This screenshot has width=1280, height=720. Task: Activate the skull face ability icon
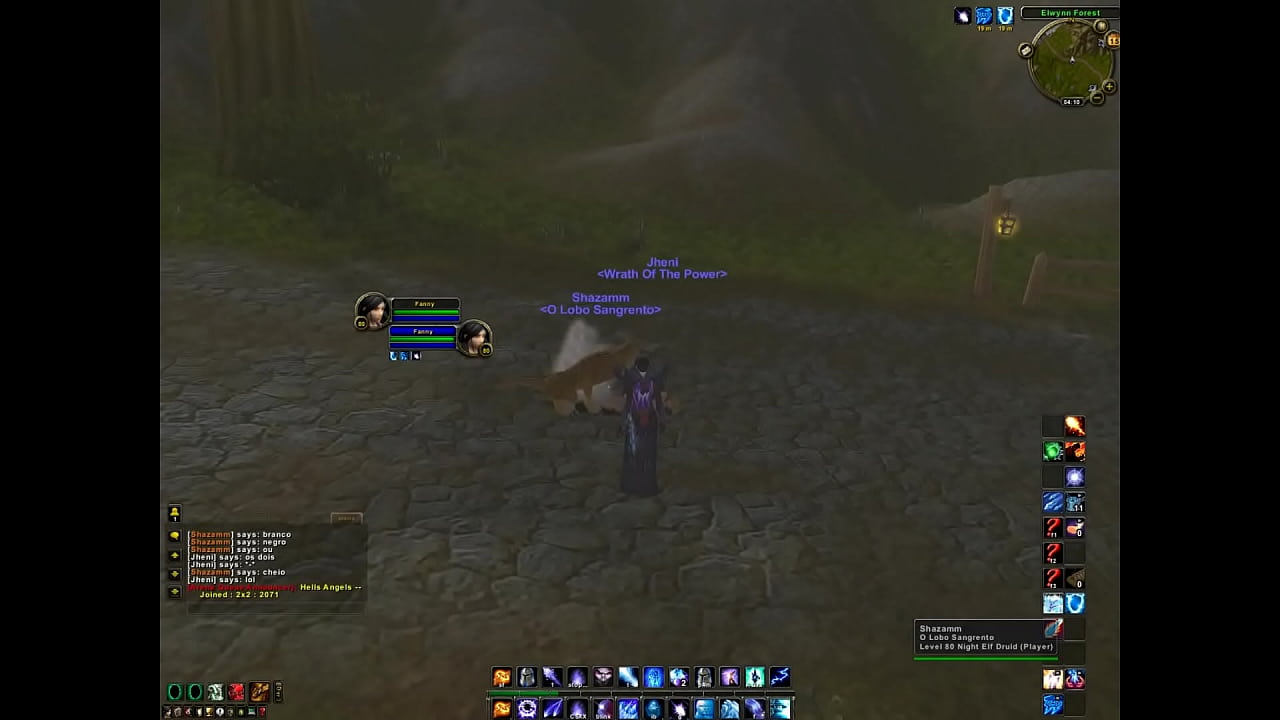click(x=603, y=678)
